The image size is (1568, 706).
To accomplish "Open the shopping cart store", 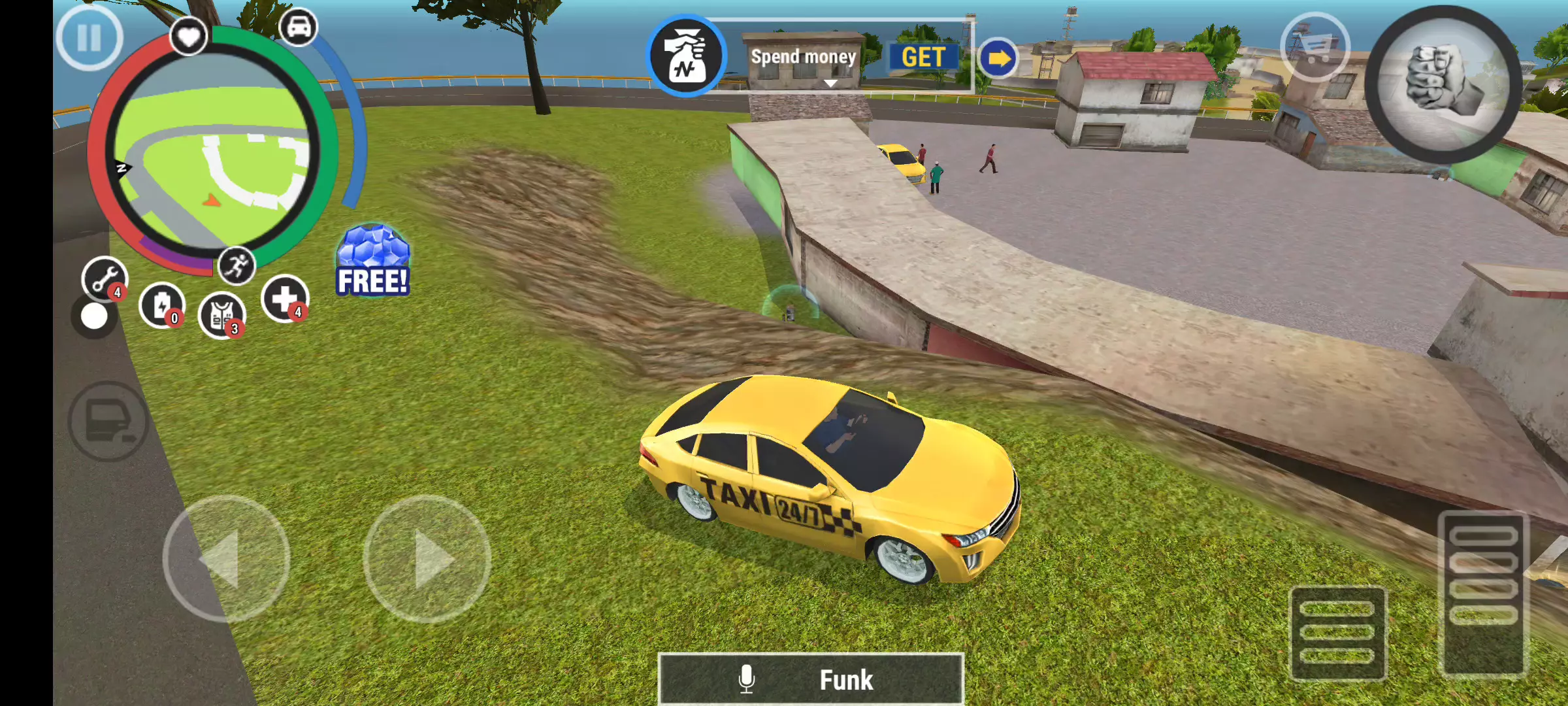I will click(x=1315, y=47).
